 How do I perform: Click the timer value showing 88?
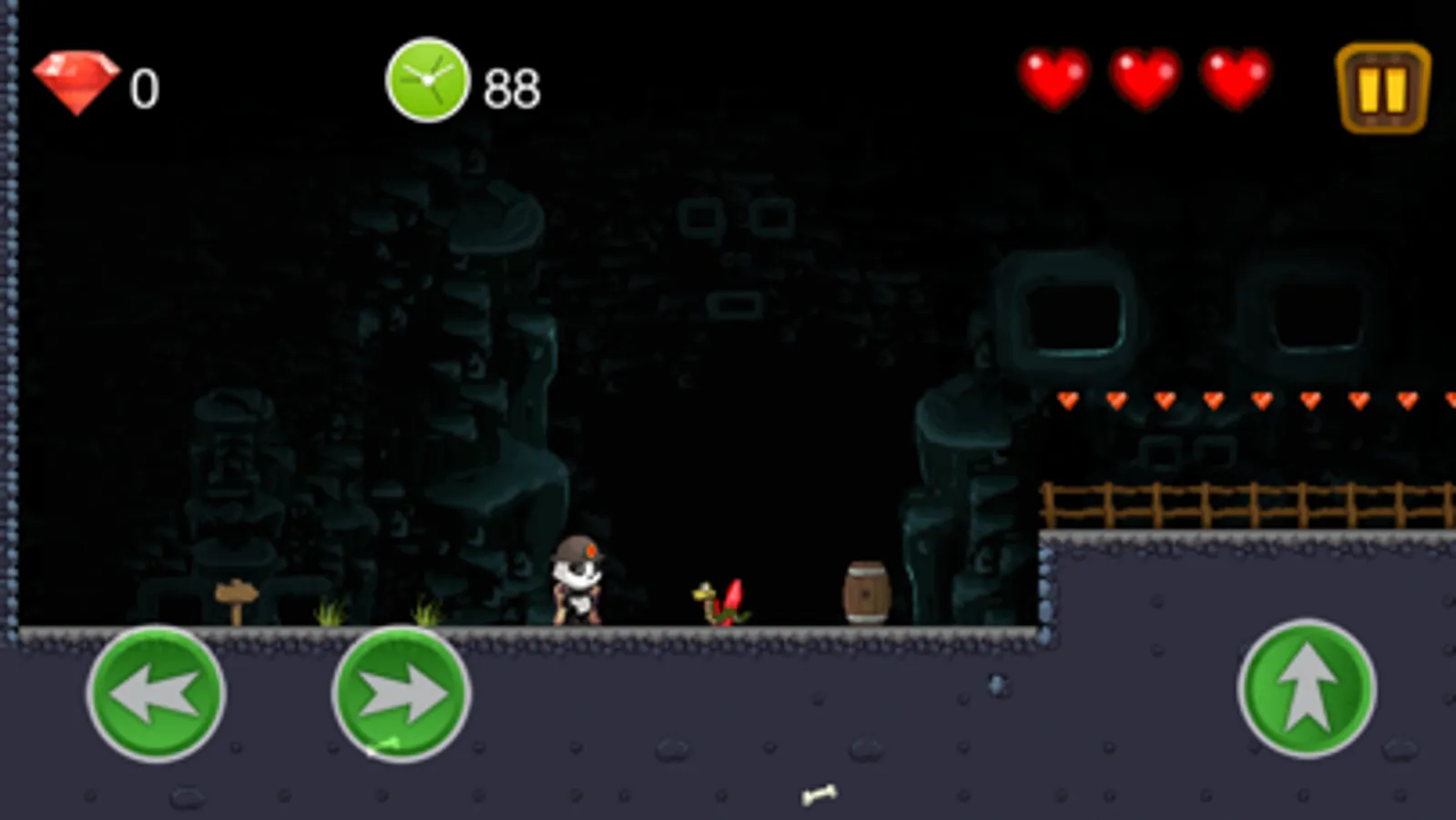pyautogui.click(x=511, y=86)
